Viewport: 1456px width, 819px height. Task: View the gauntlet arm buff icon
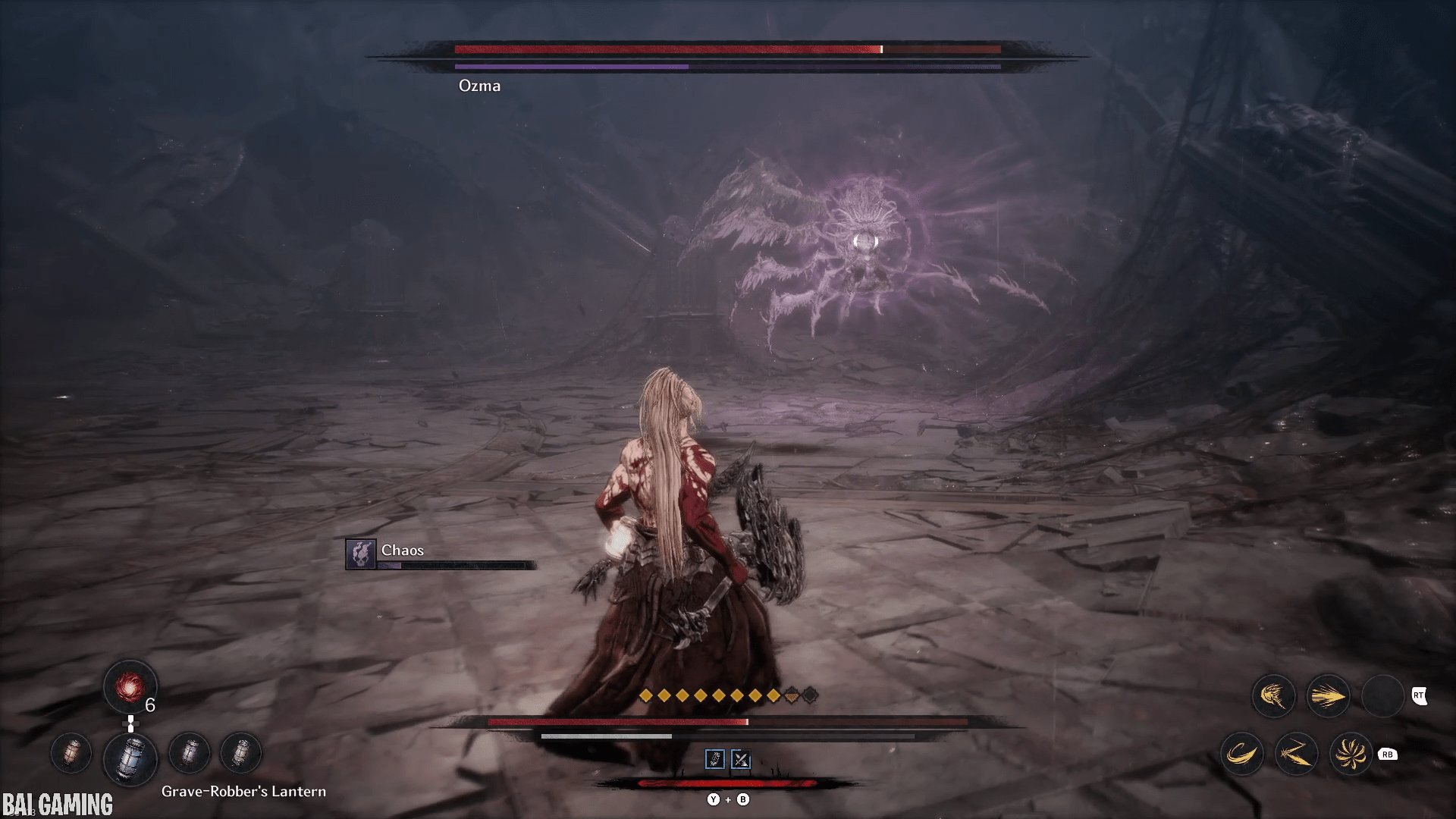(x=715, y=759)
